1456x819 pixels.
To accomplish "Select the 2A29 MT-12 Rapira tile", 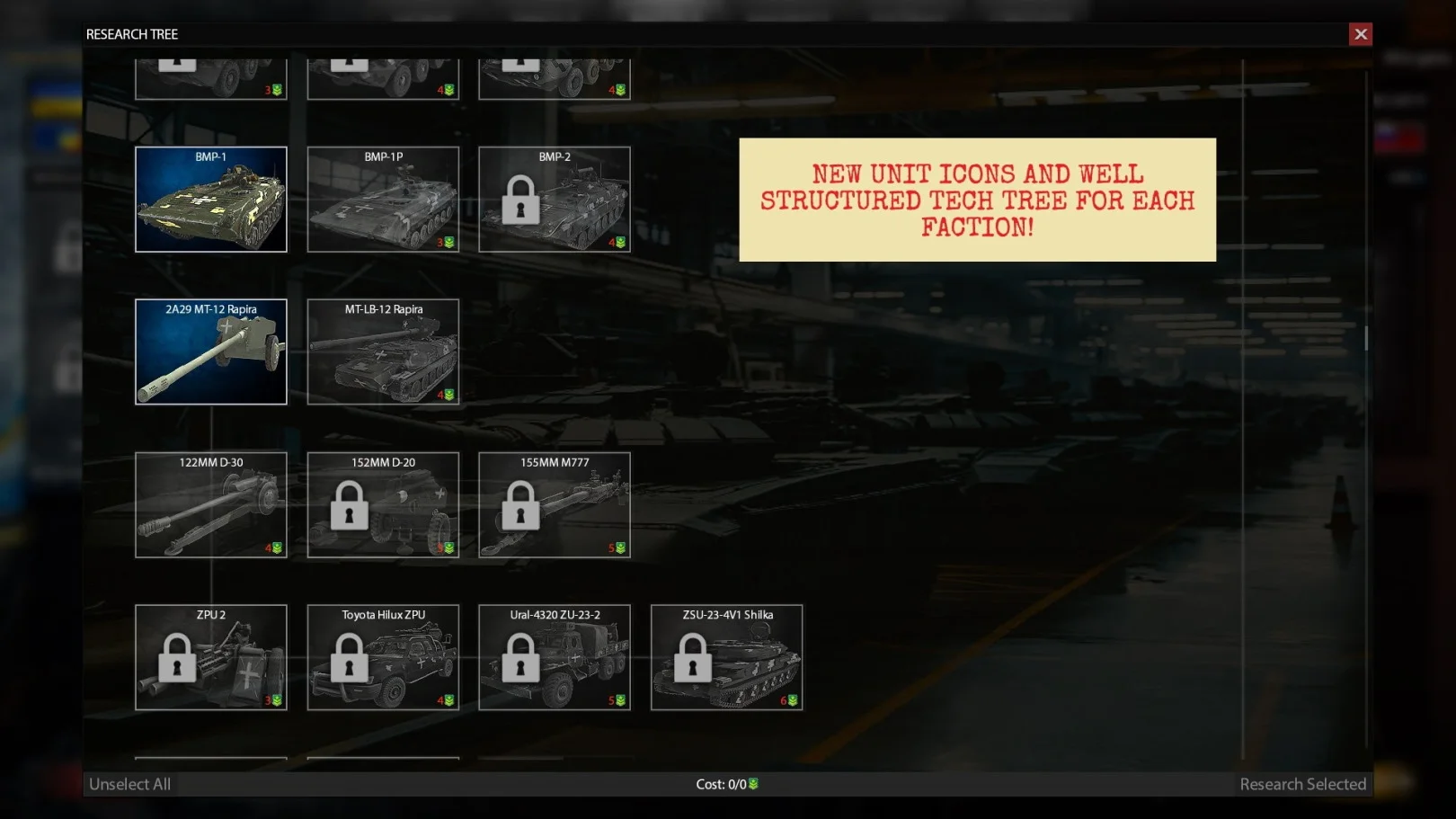I will [x=211, y=352].
